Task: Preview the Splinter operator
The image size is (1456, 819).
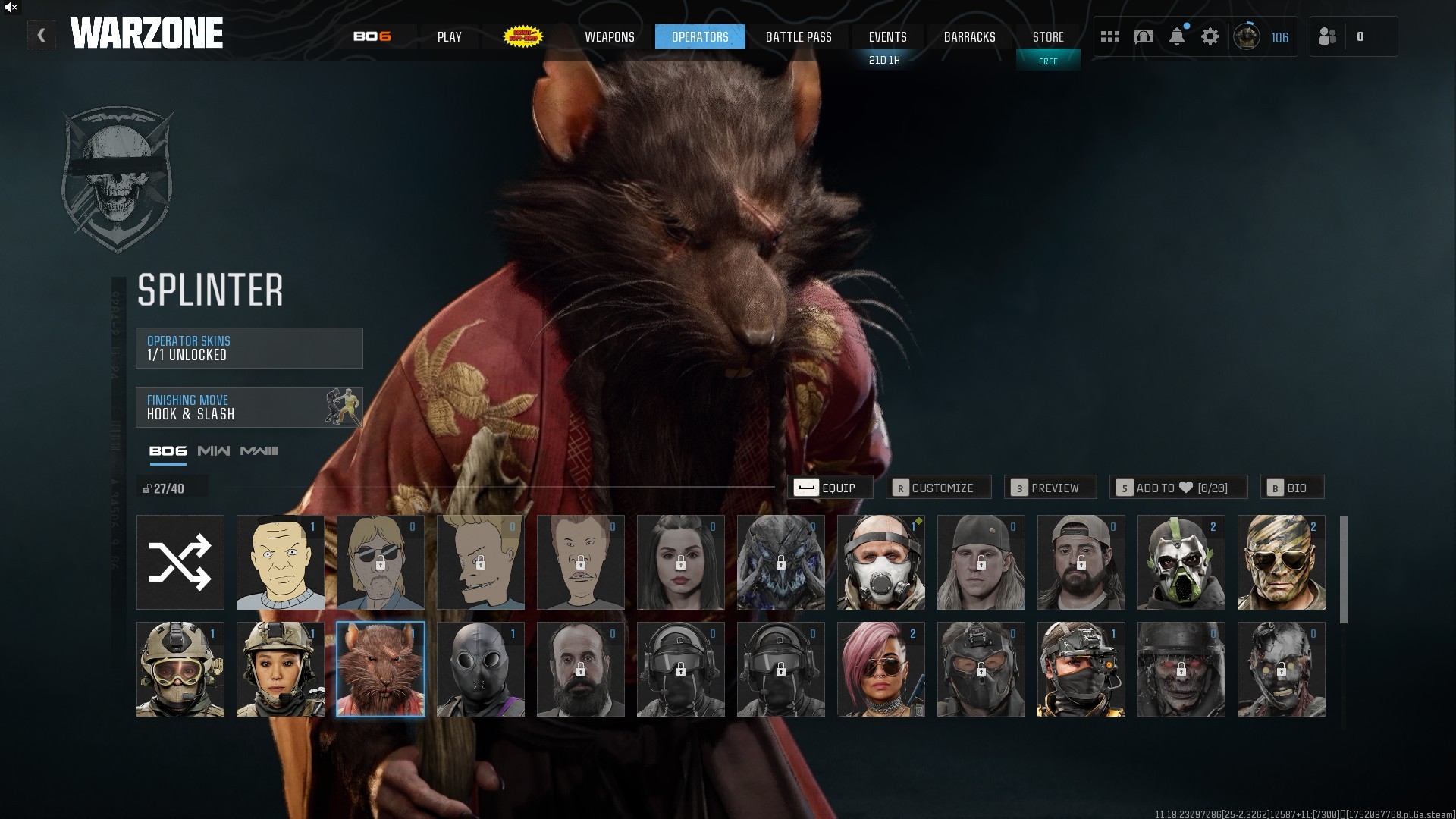Action: [x=1050, y=488]
